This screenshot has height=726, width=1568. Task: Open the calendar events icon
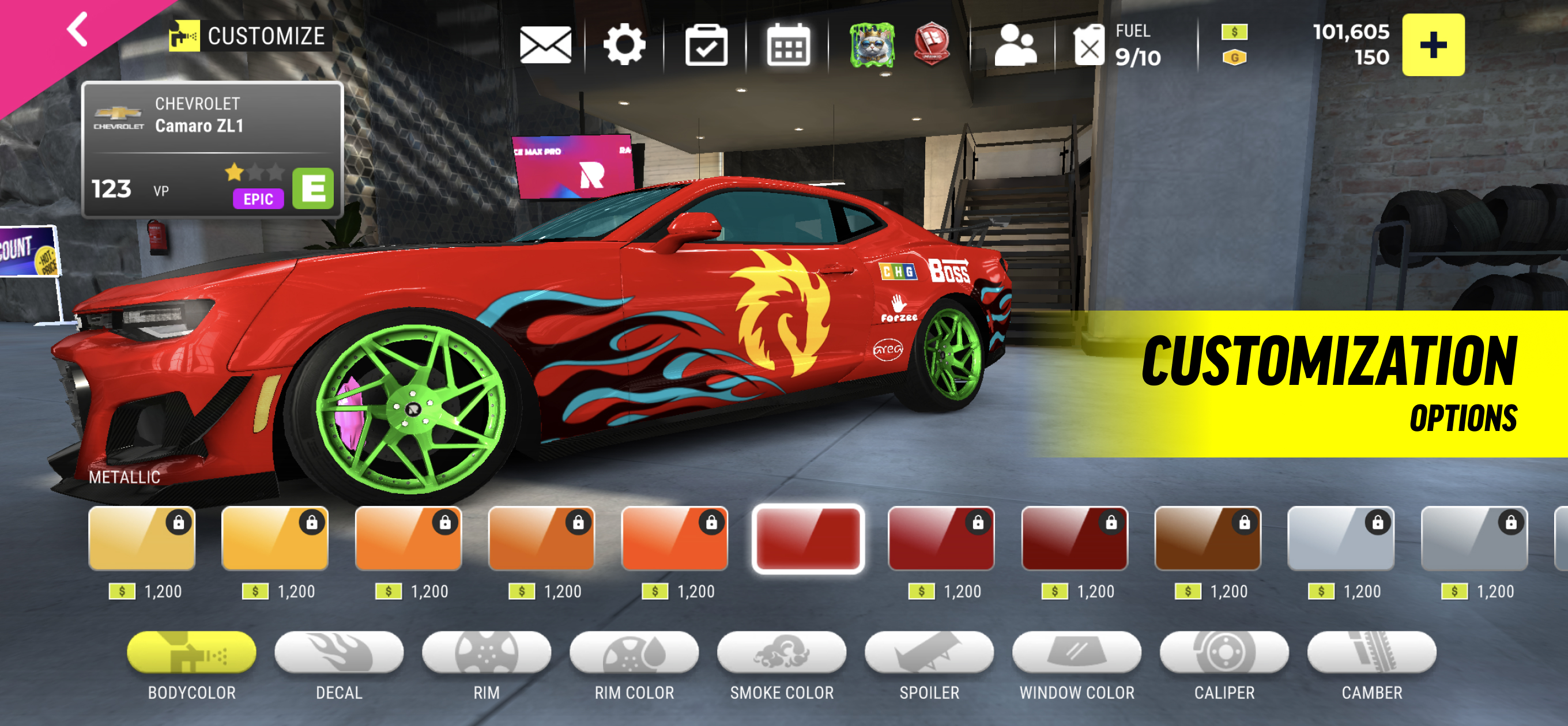[x=787, y=45]
